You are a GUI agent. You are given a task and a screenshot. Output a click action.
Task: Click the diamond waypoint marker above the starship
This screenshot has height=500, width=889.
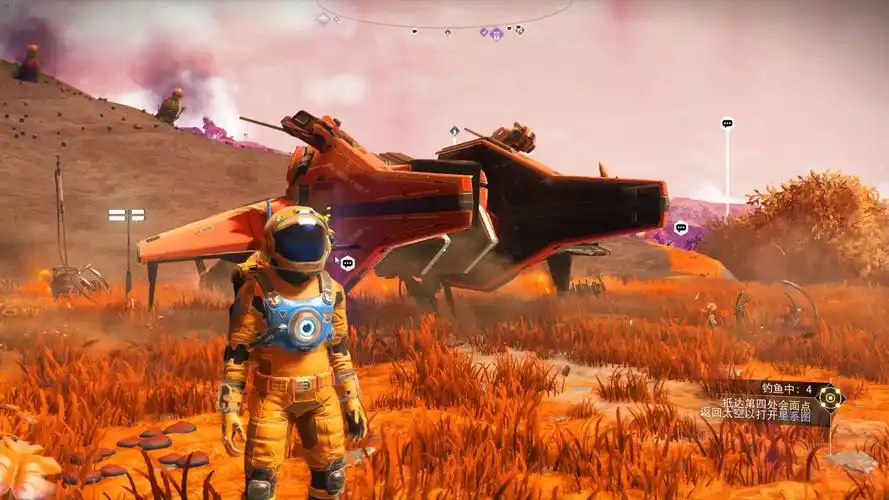click(x=454, y=130)
